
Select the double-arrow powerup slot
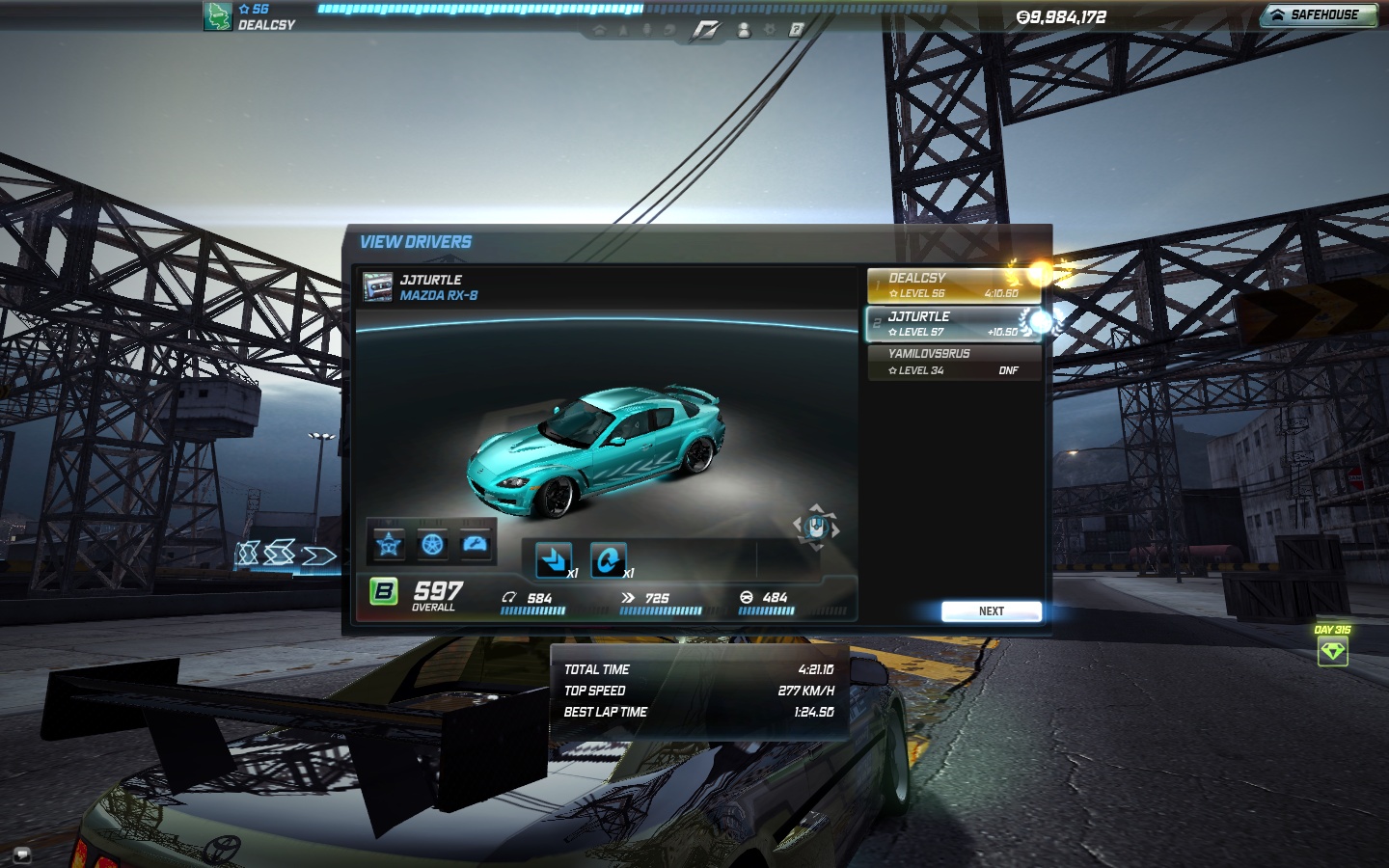coord(554,559)
